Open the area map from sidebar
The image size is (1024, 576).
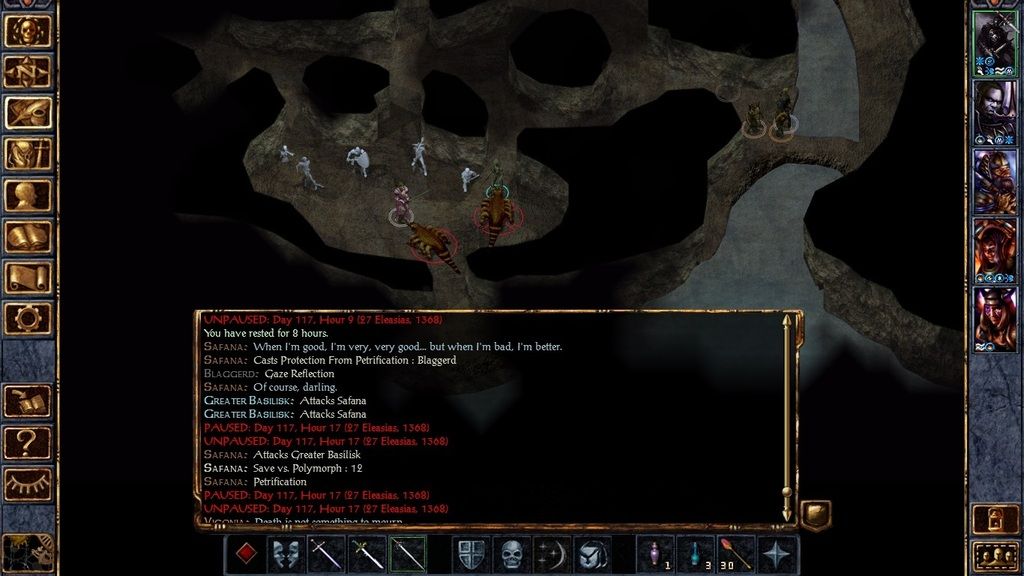(28, 72)
